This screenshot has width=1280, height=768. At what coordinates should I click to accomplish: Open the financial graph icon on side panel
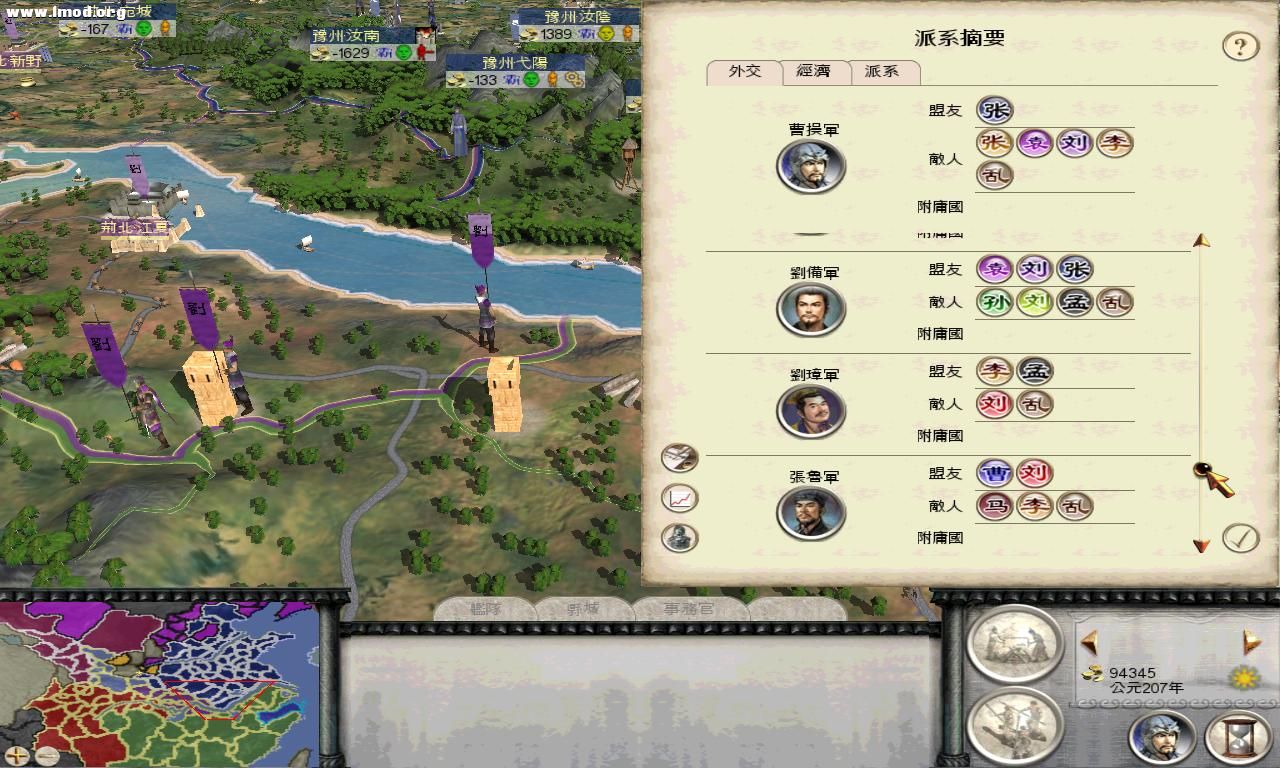[x=679, y=497]
